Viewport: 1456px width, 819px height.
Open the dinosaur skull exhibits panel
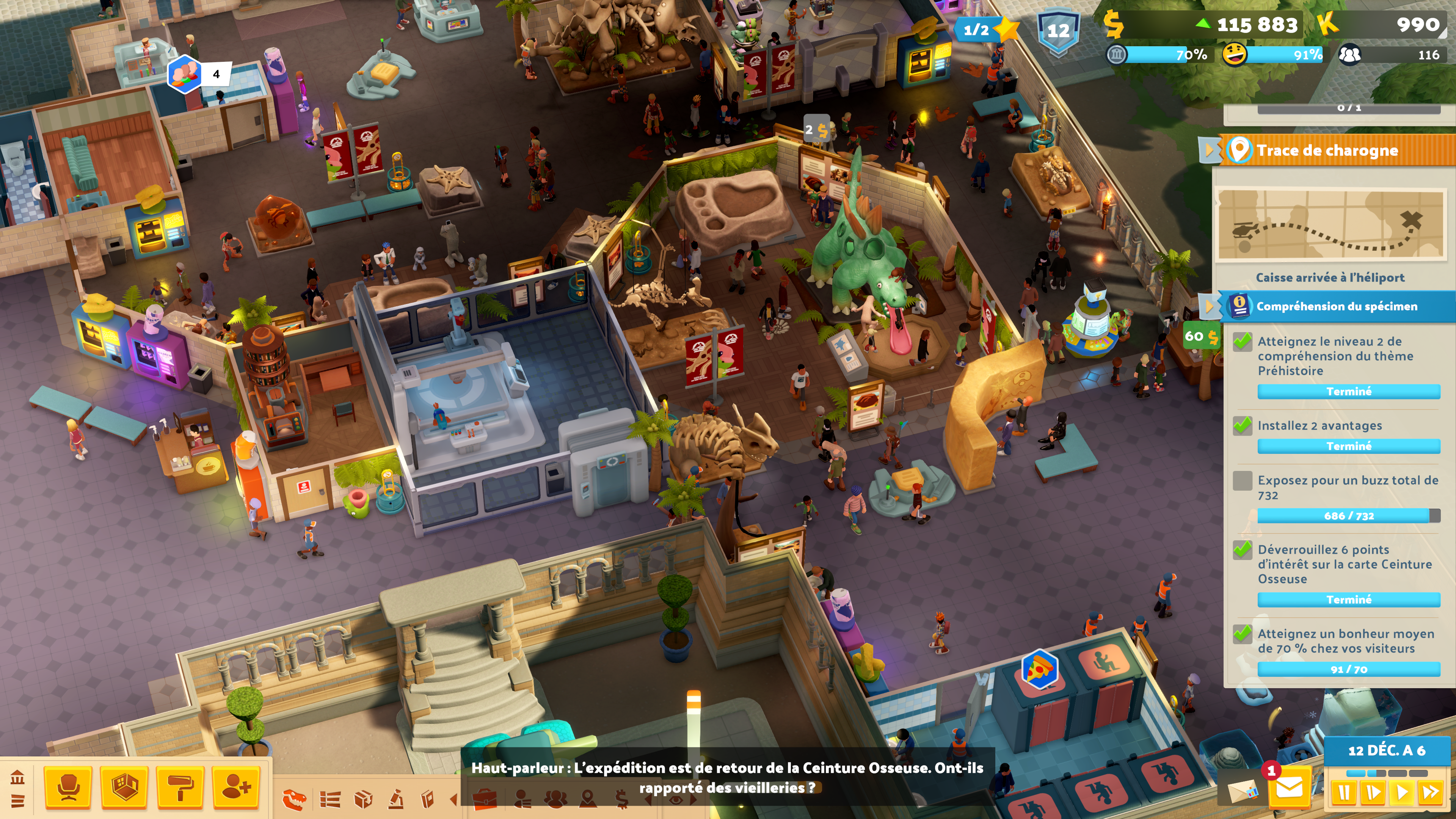pos(295,799)
